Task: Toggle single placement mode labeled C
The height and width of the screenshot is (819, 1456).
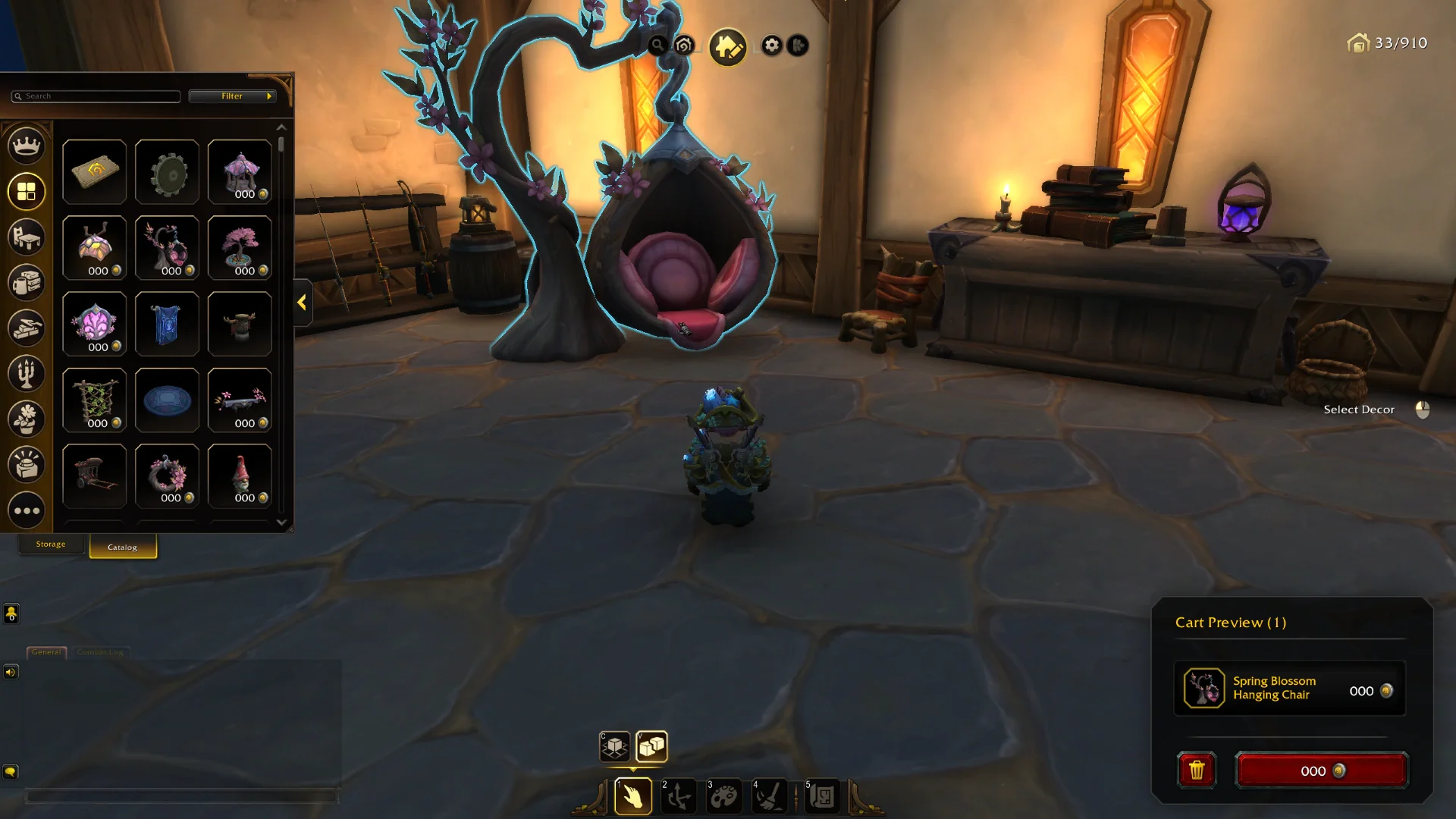Action: (614, 747)
